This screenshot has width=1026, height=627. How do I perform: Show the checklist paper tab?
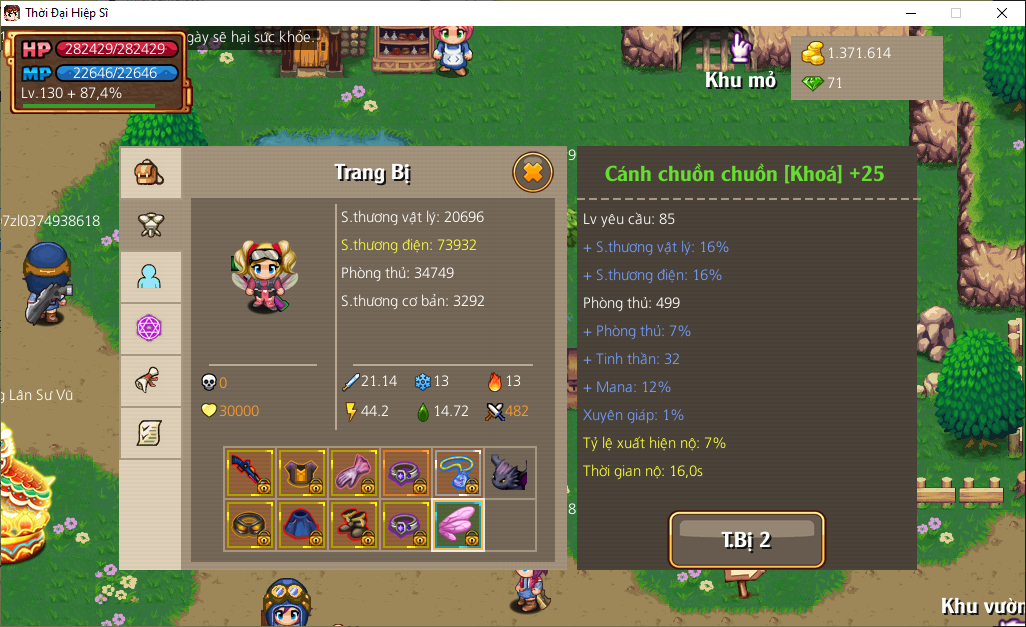click(150, 433)
